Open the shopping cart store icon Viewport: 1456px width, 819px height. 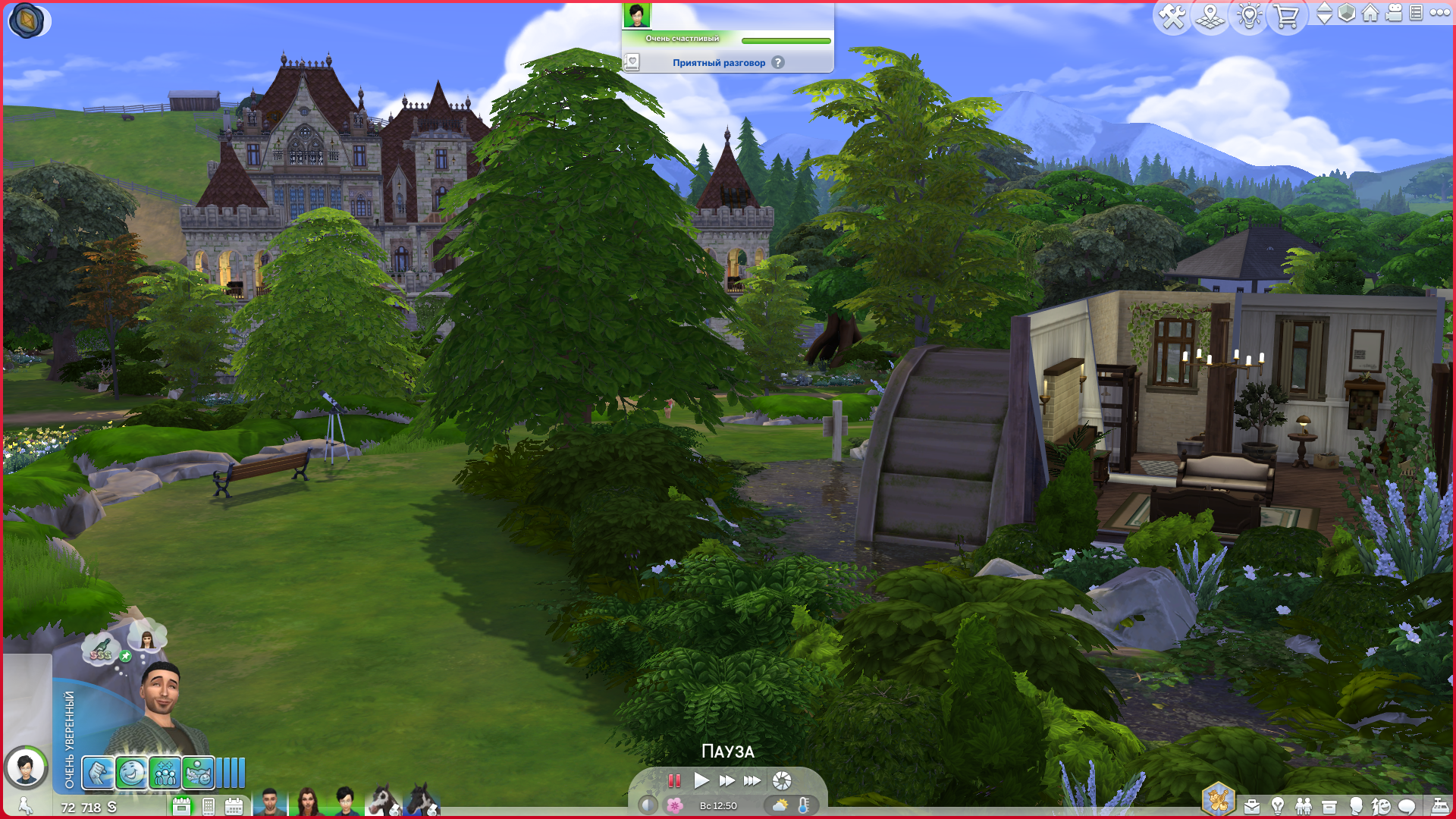(x=1285, y=17)
